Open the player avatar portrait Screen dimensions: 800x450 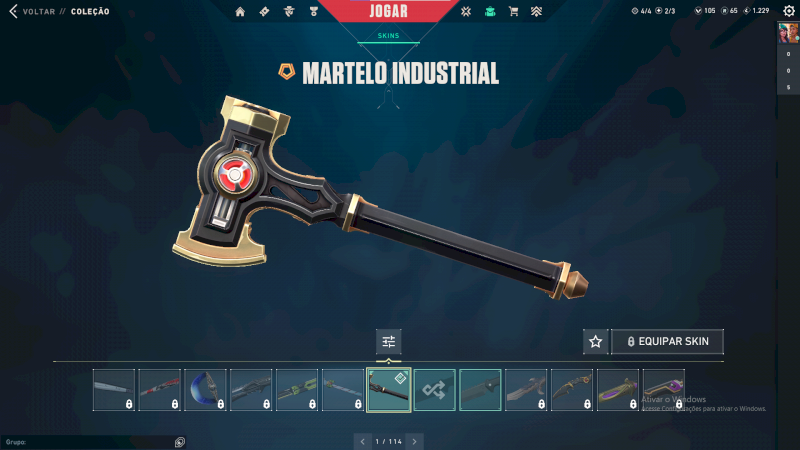pos(787,34)
